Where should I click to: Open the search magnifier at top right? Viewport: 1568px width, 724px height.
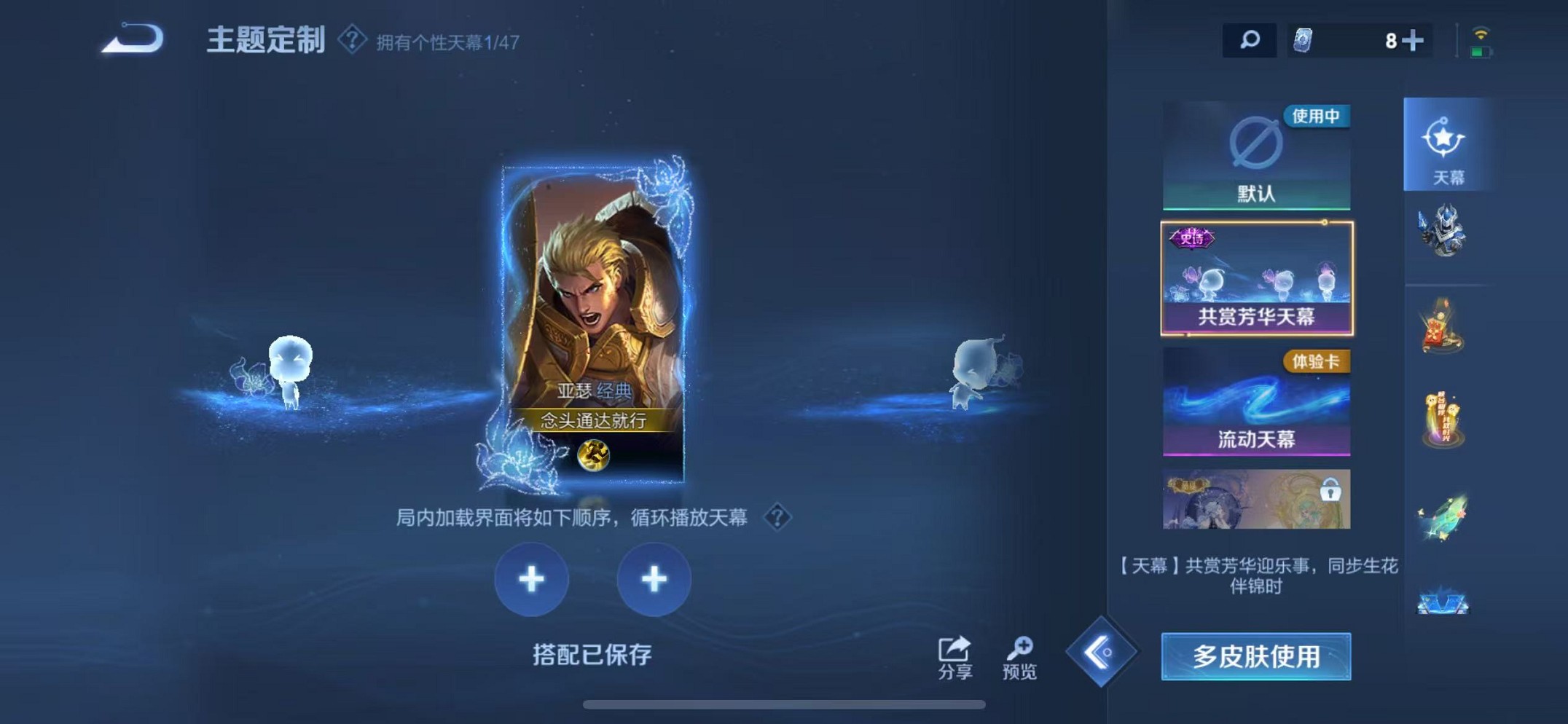[x=1248, y=42]
